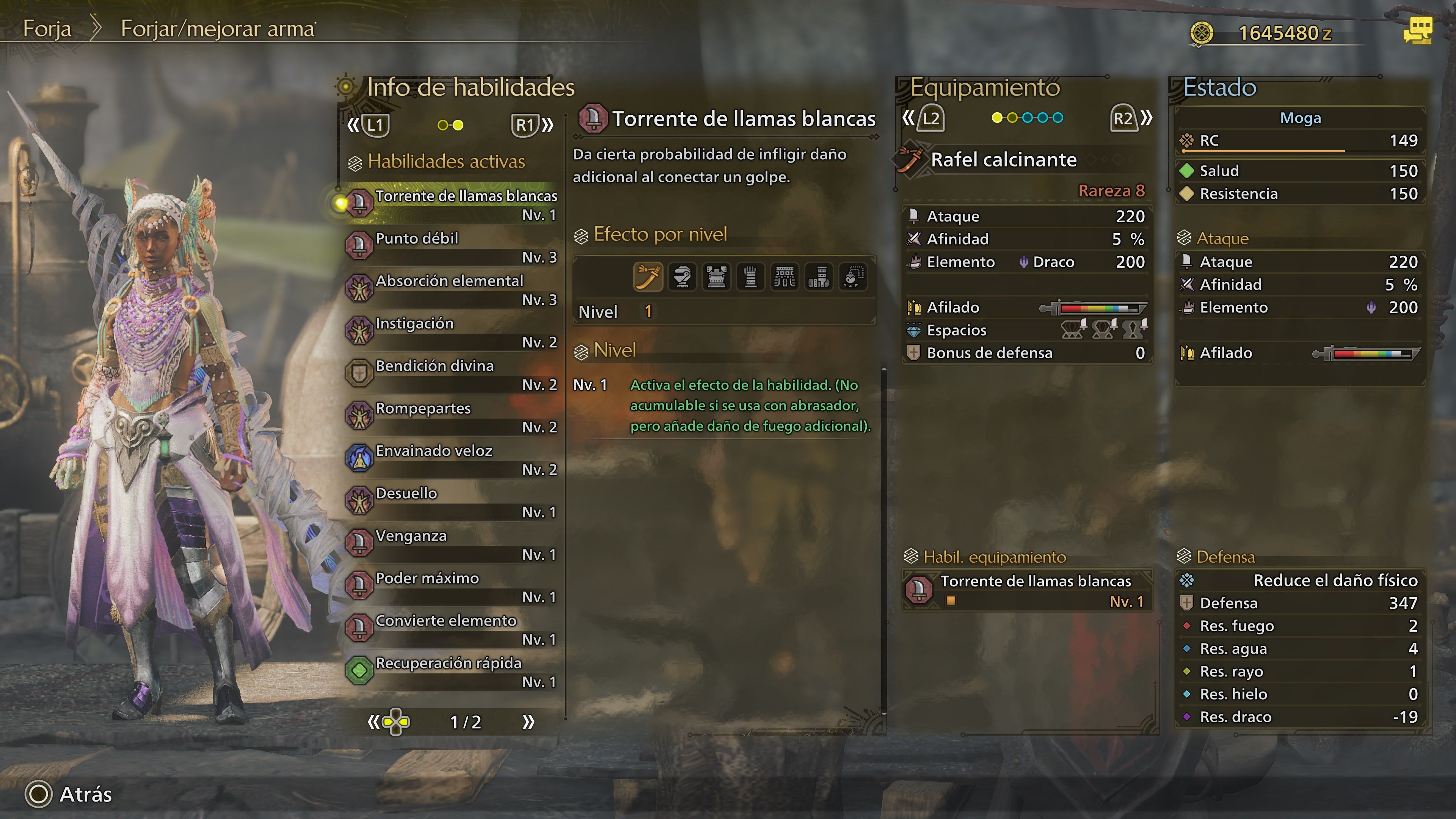Open the Forja breadcrumb menu
This screenshot has width=1456, height=819.
point(47,28)
